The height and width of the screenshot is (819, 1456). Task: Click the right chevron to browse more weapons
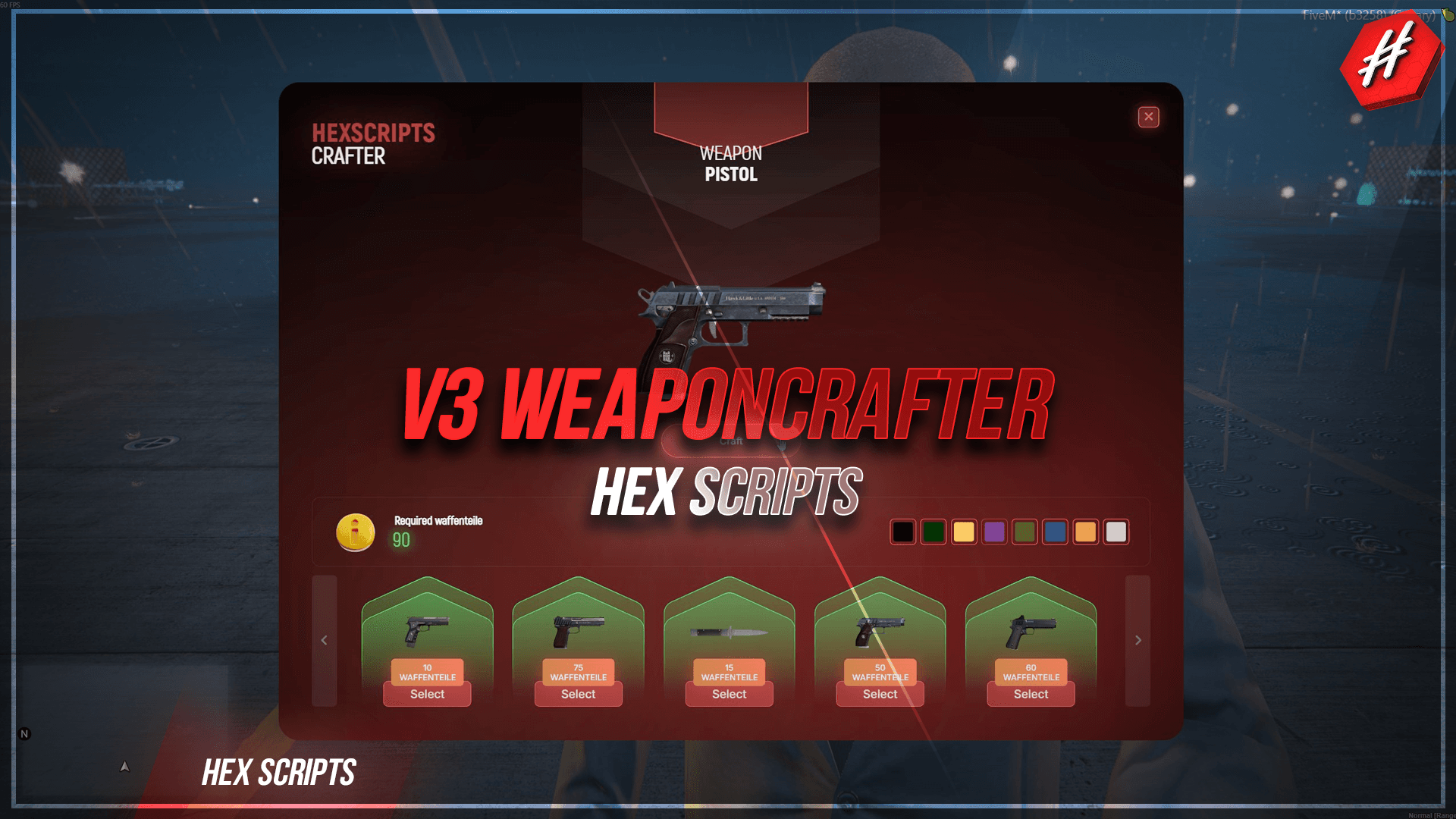pyautogui.click(x=1137, y=640)
